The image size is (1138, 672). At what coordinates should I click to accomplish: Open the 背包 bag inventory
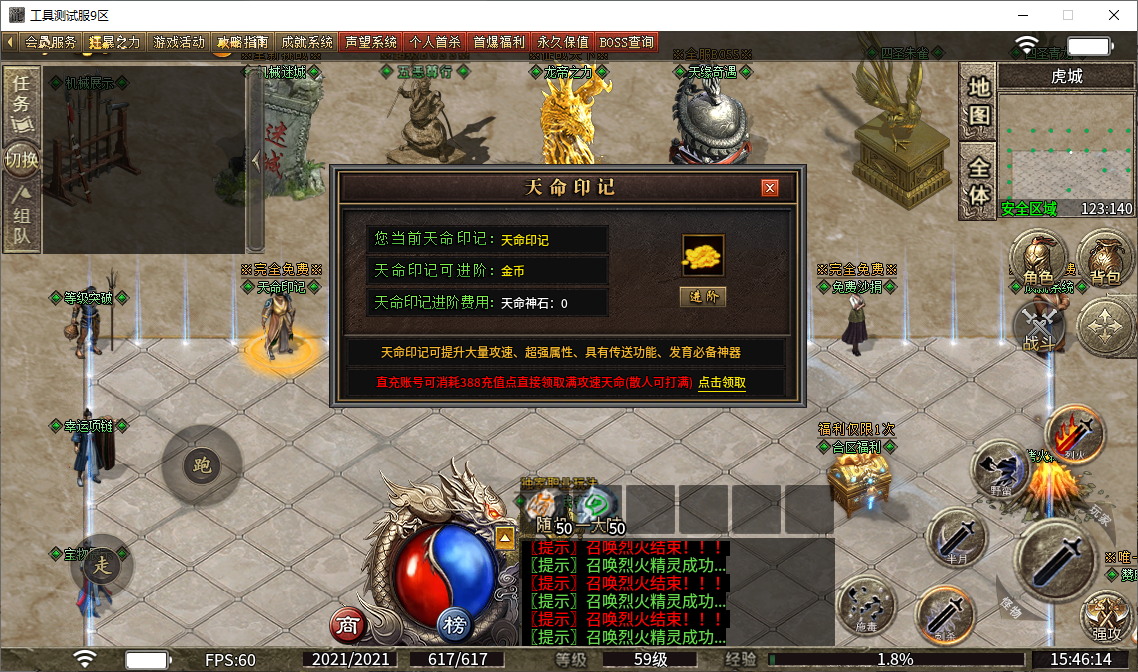(1104, 258)
